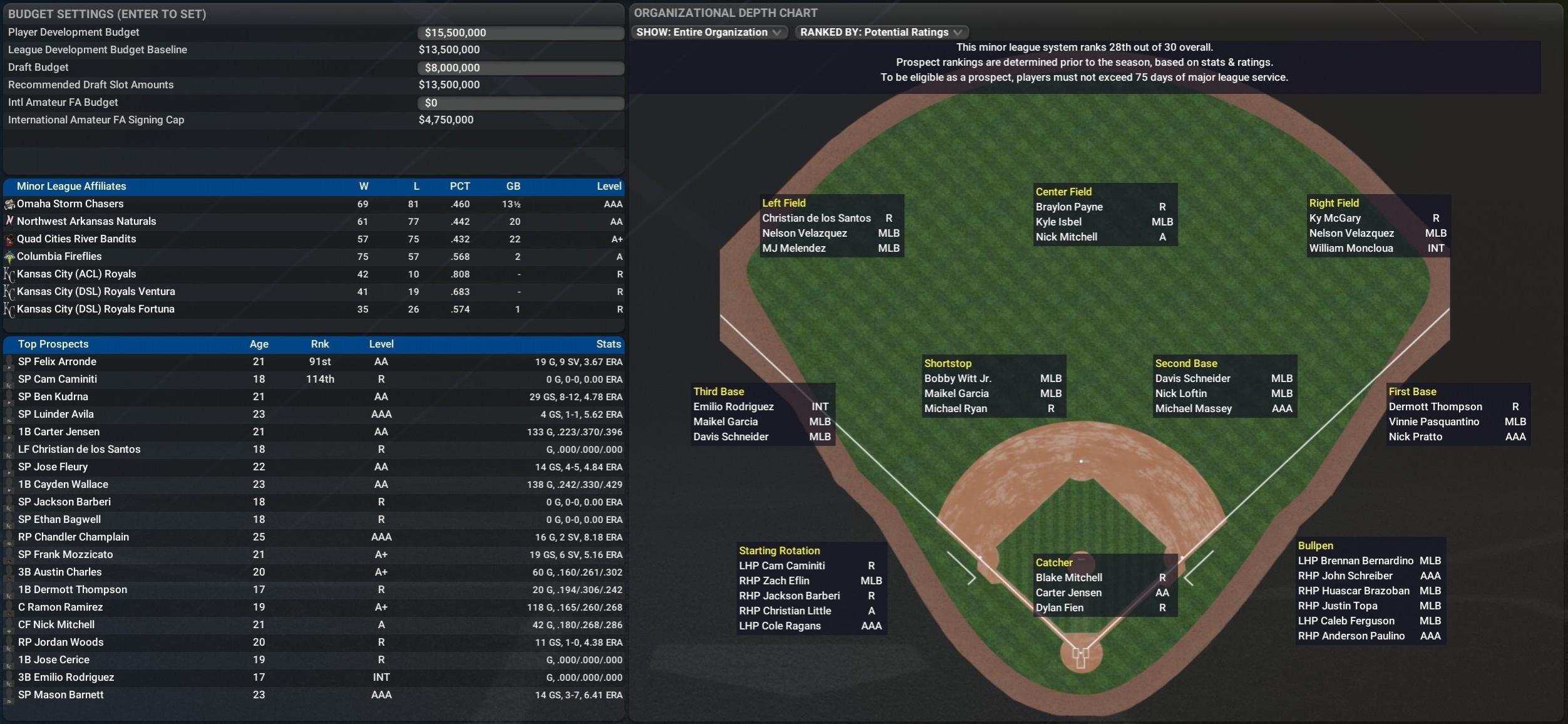The width and height of the screenshot is (1568, 724).
Task: Click Braylon Payne under Center Field
Action: click(x=1068, y=207)
